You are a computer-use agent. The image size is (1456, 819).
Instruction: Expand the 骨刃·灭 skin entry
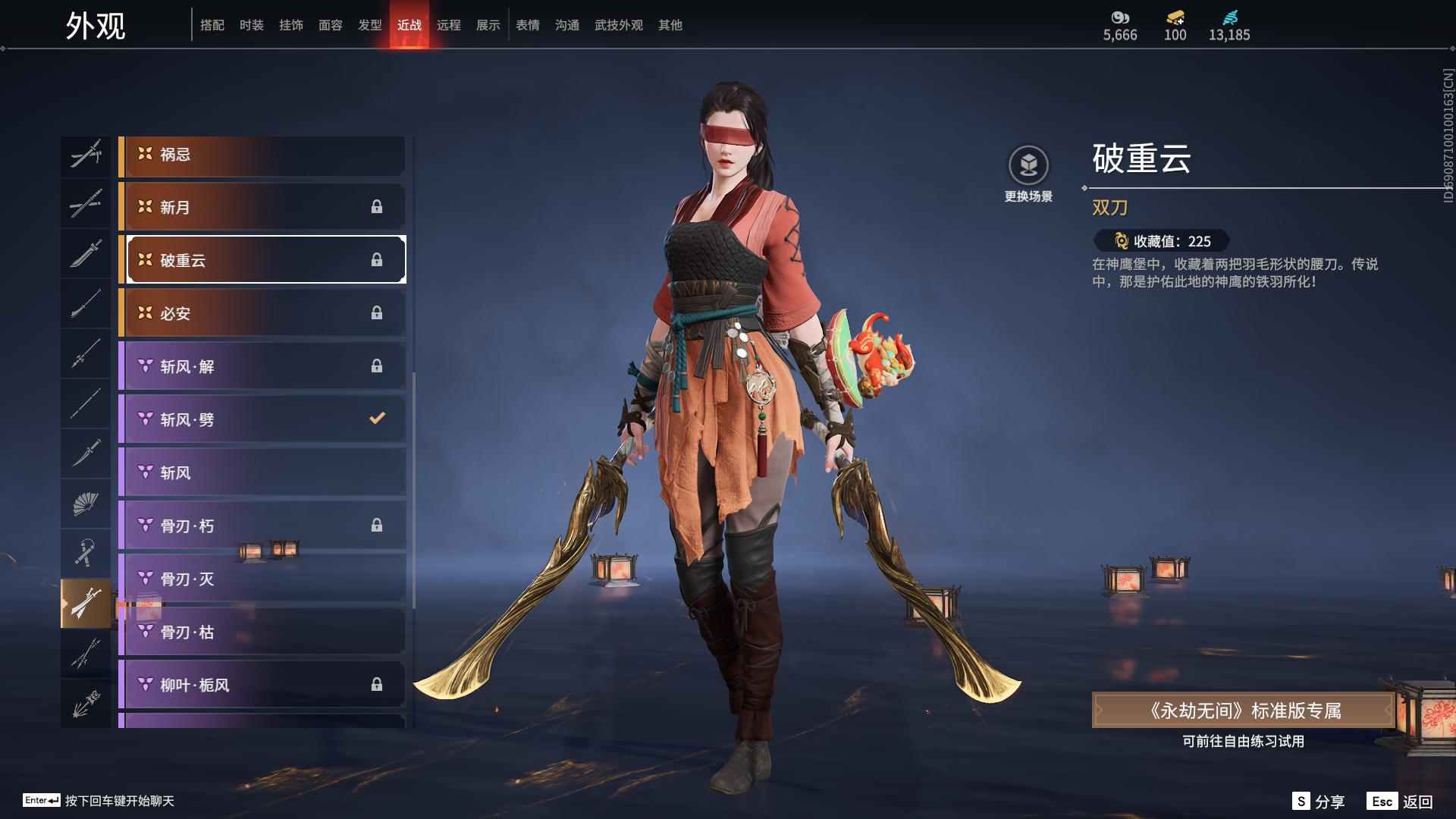262,578
